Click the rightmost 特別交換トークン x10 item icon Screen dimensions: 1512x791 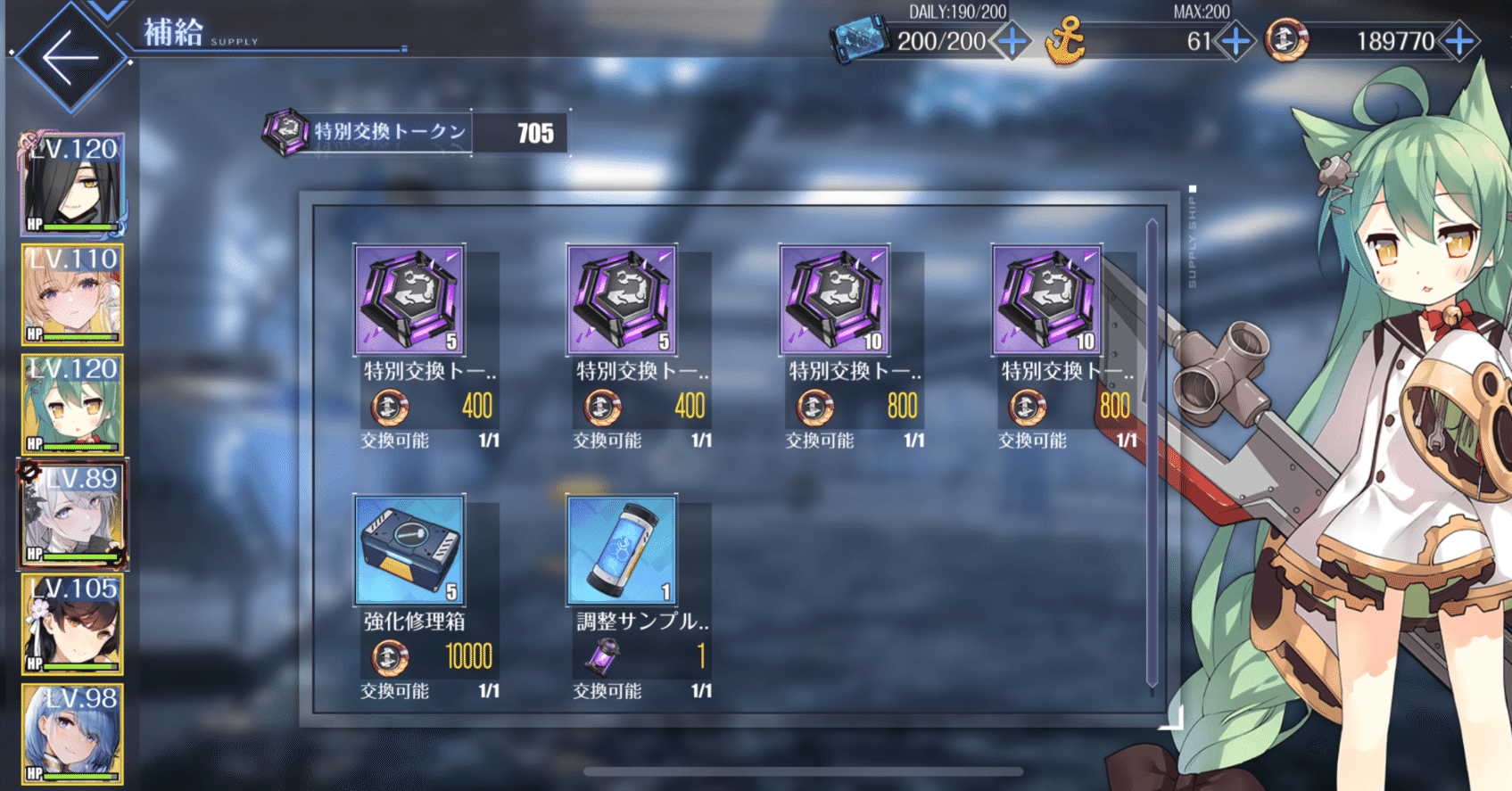click(x=1045, y=299)
